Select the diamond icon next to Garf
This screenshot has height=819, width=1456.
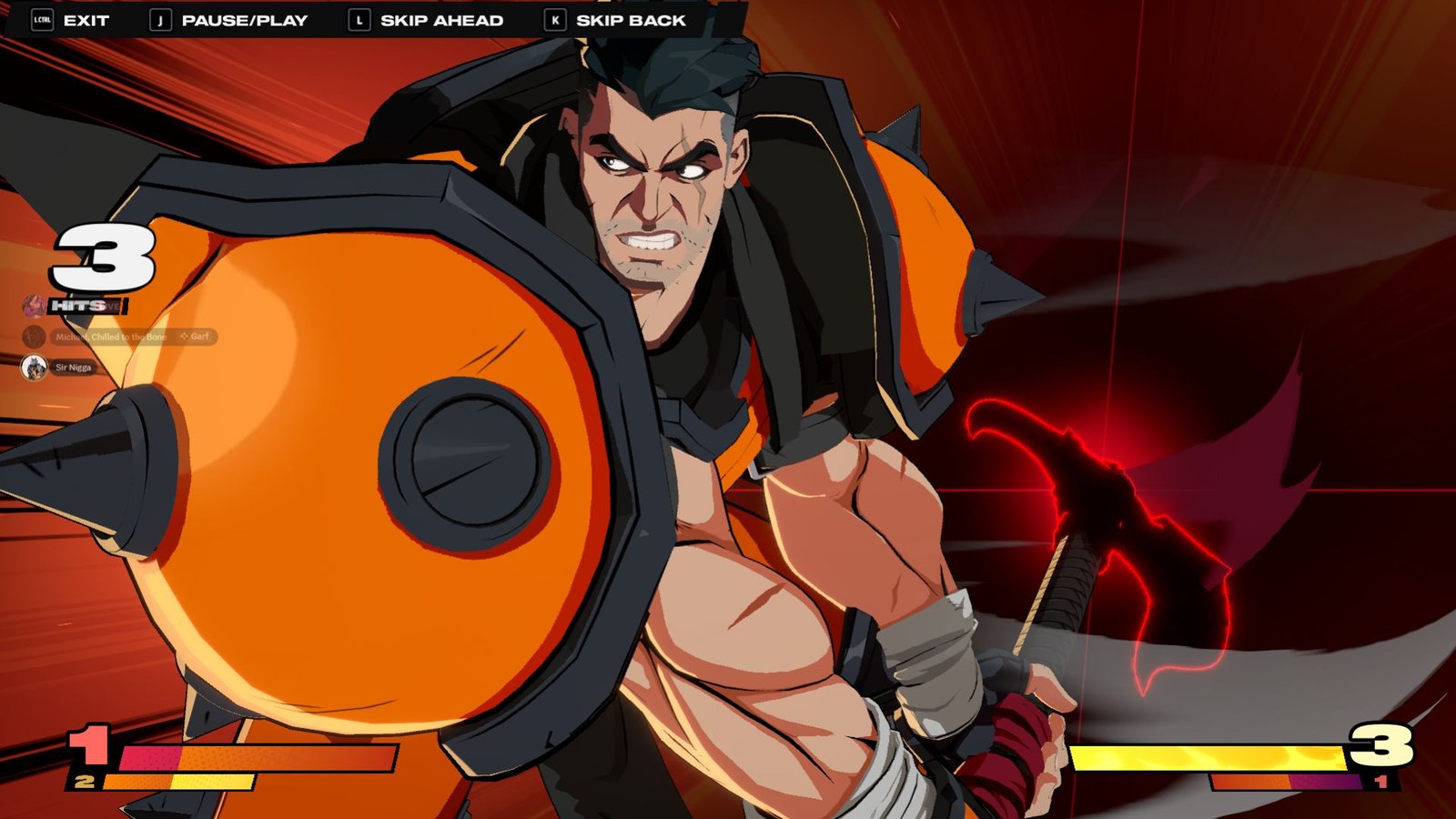click(183, 337)
